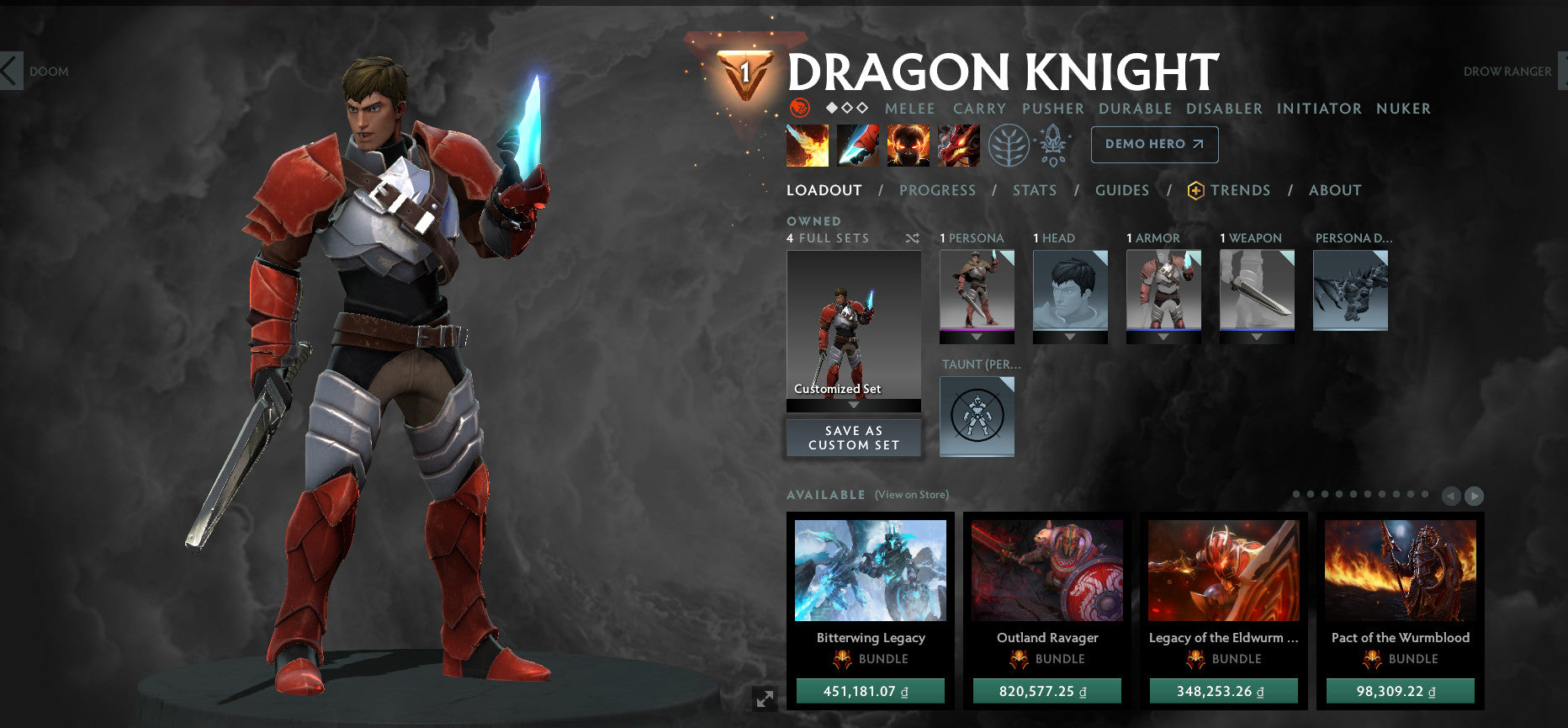This screenshot has width=1568, height=728.
Task: Click the Elder Dragon Form dragon head icon
Action: click(956, 144)
